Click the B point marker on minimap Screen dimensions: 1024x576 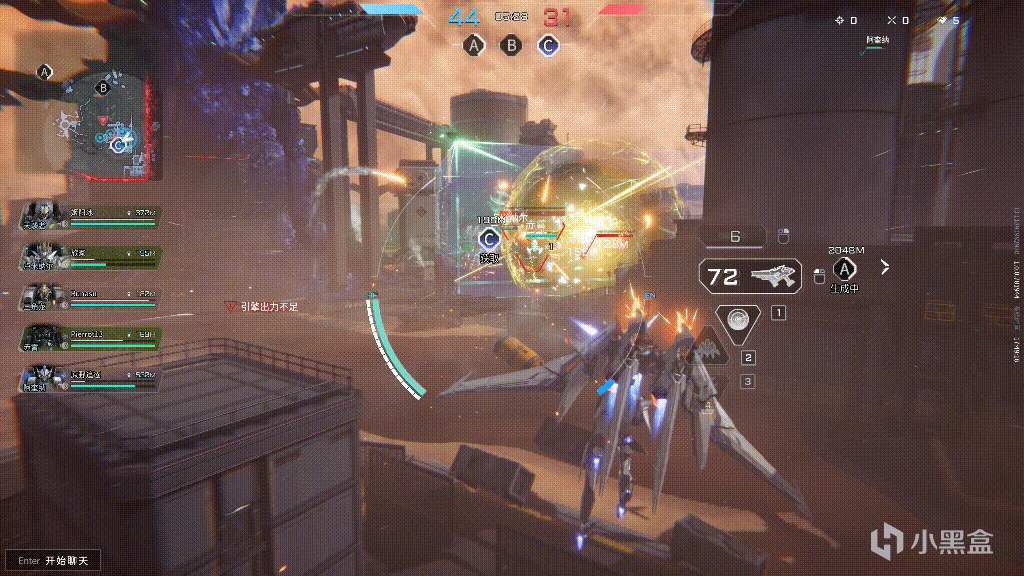103,87
